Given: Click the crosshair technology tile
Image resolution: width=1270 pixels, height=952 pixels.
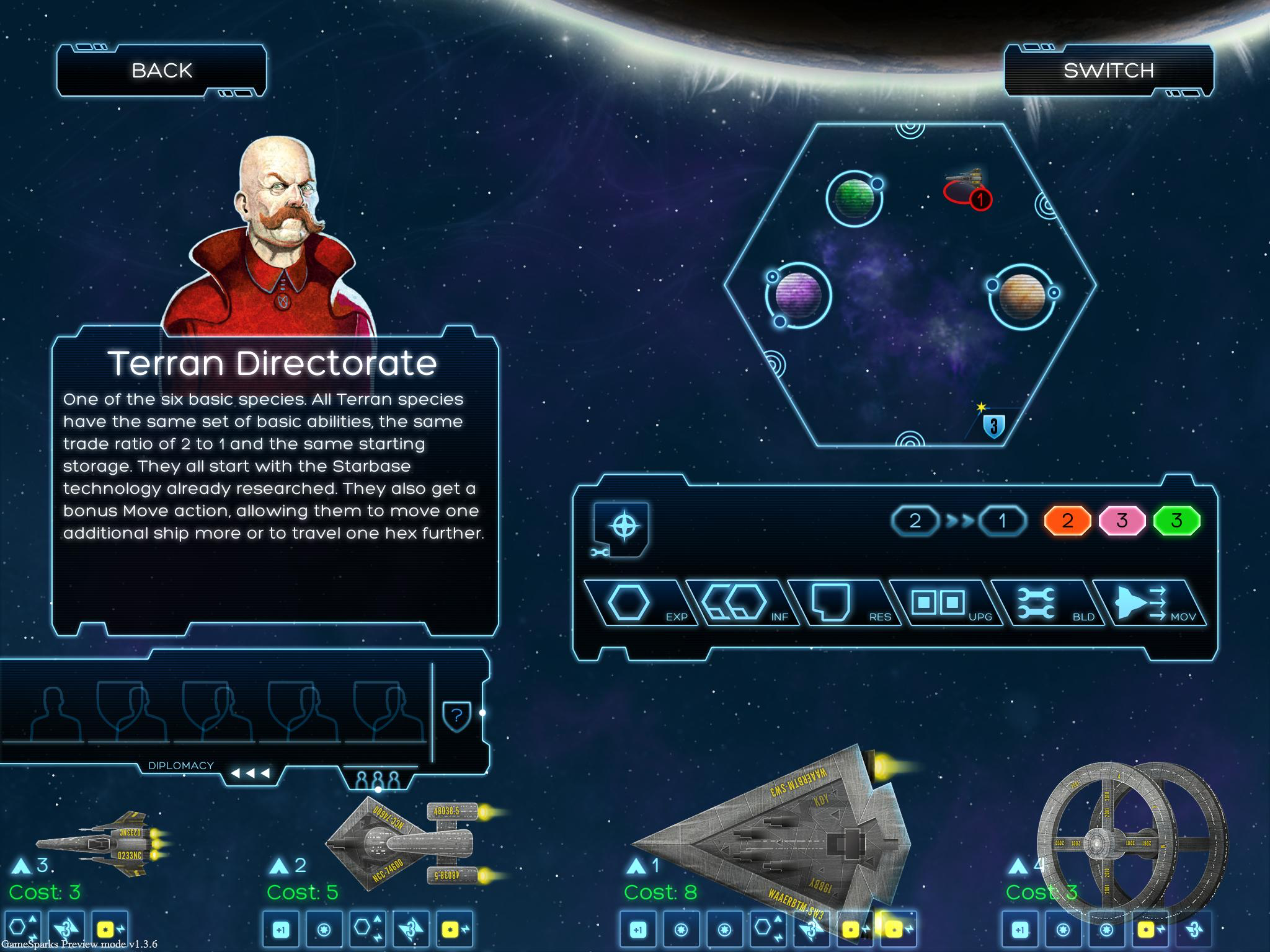Looking at the screenshot, I should 623,527.
